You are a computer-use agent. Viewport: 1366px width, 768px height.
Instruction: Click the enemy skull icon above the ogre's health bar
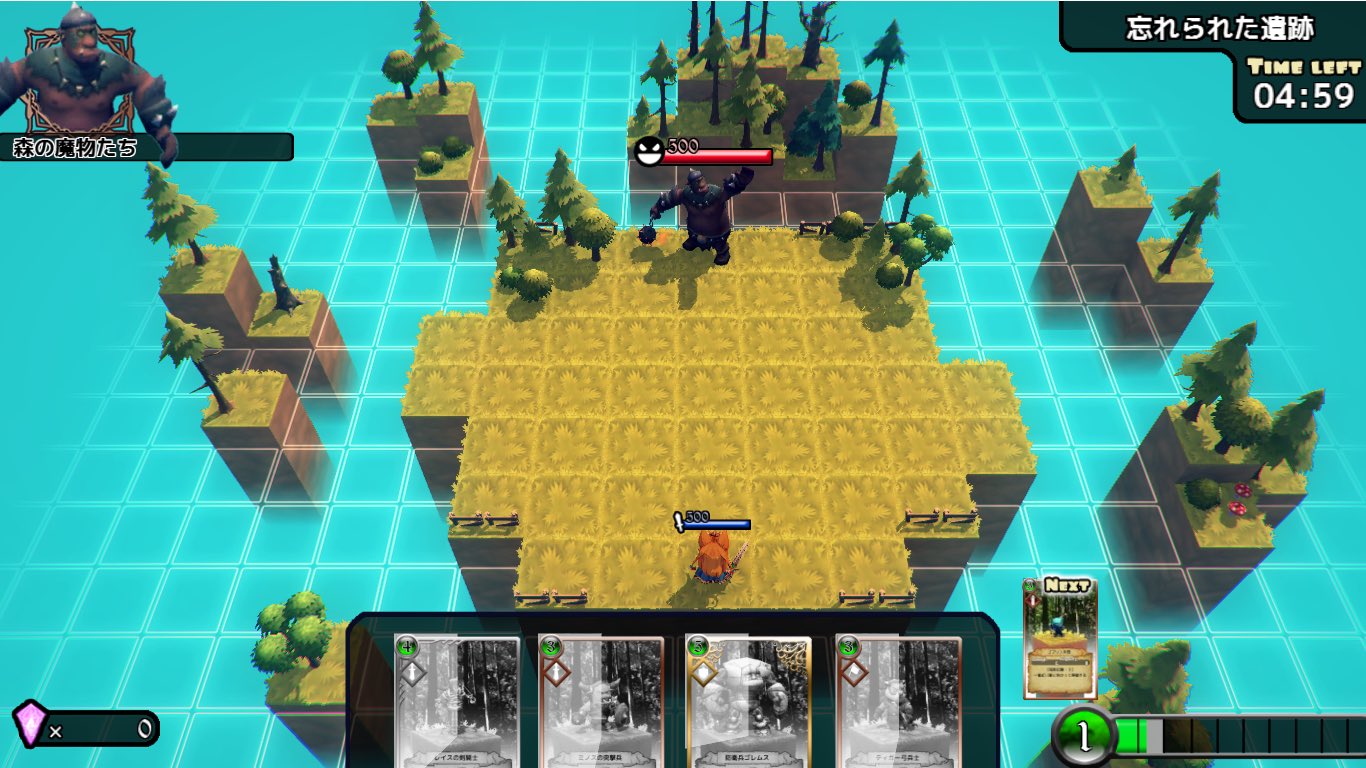pos(650,150)
